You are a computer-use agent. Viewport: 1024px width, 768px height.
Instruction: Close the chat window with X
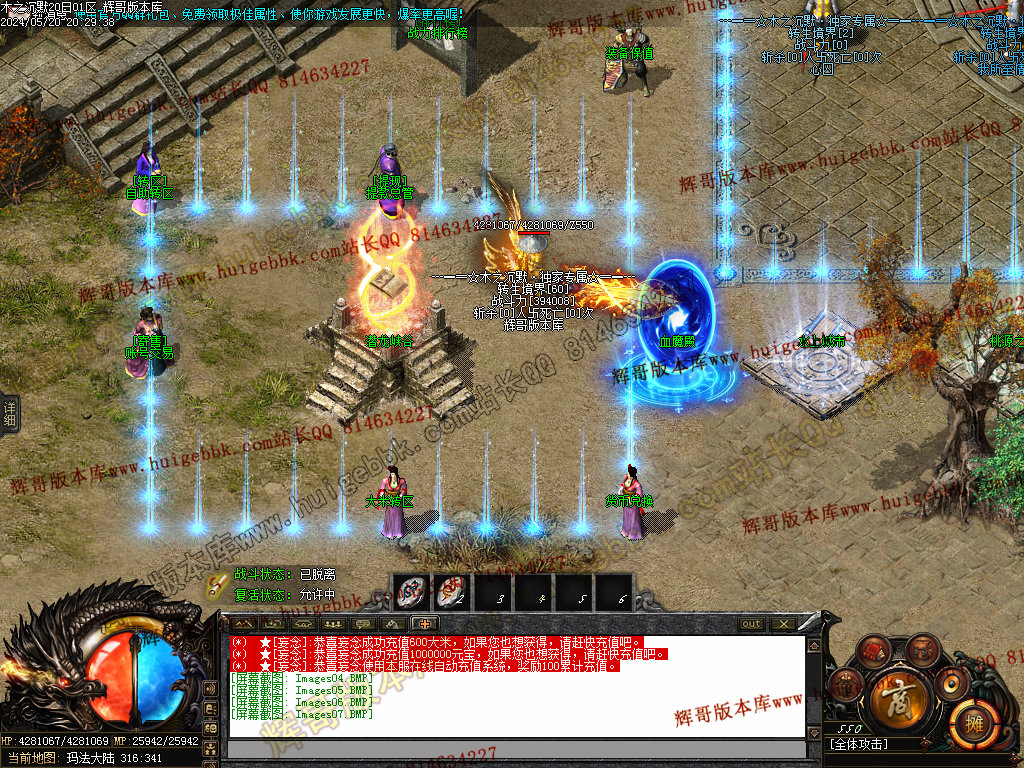point(782,624)
